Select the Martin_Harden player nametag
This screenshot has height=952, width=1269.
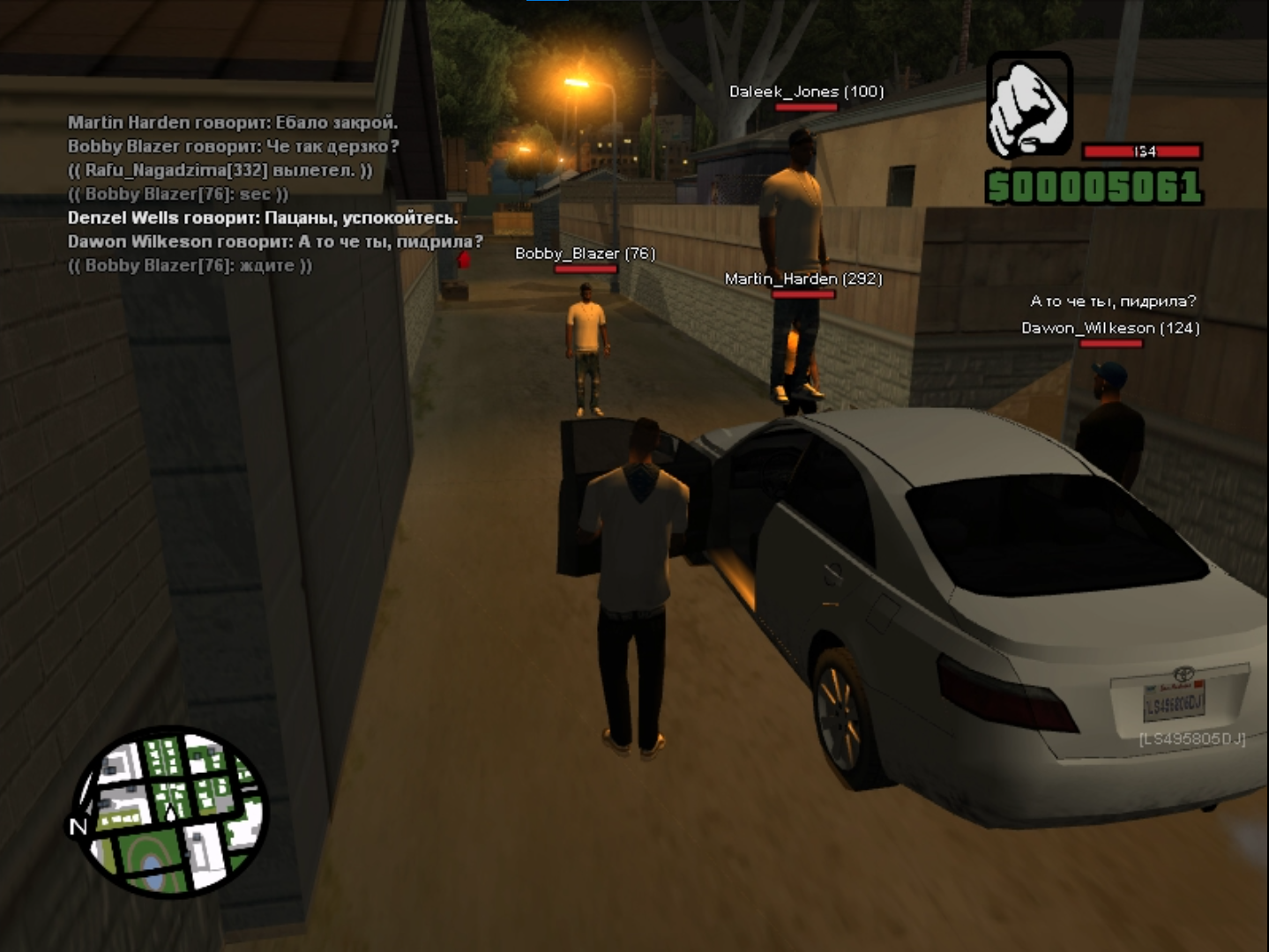pyautogui.click(x=802, y=279)
